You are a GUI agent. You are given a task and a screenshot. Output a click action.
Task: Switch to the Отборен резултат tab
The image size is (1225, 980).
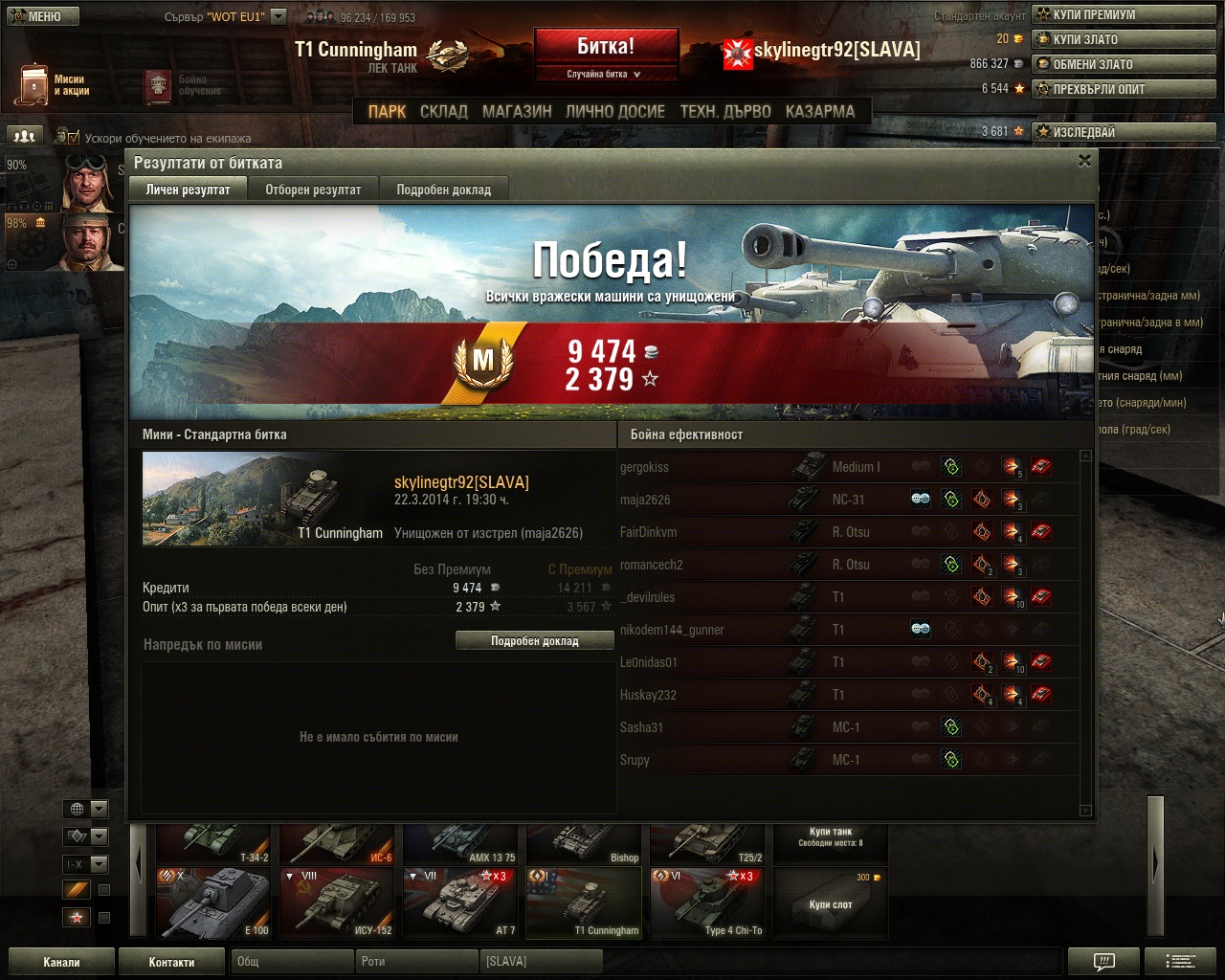pos(313,189)
